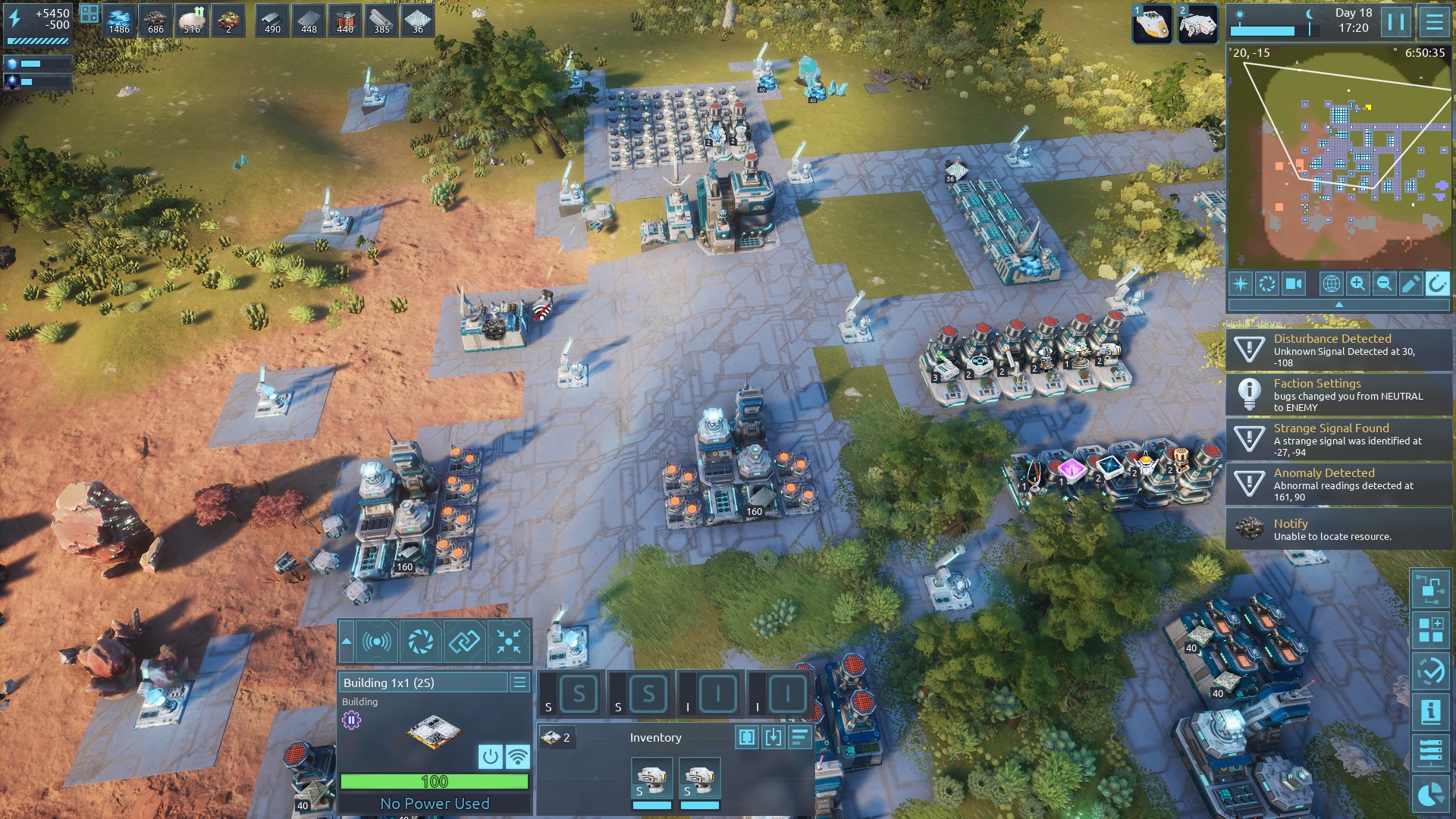View the Anomaly Detected notification

point(1338,484)
